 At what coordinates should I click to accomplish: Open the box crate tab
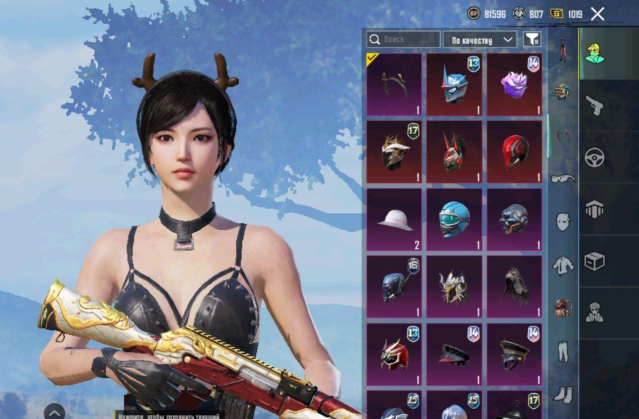click(594, 260)
